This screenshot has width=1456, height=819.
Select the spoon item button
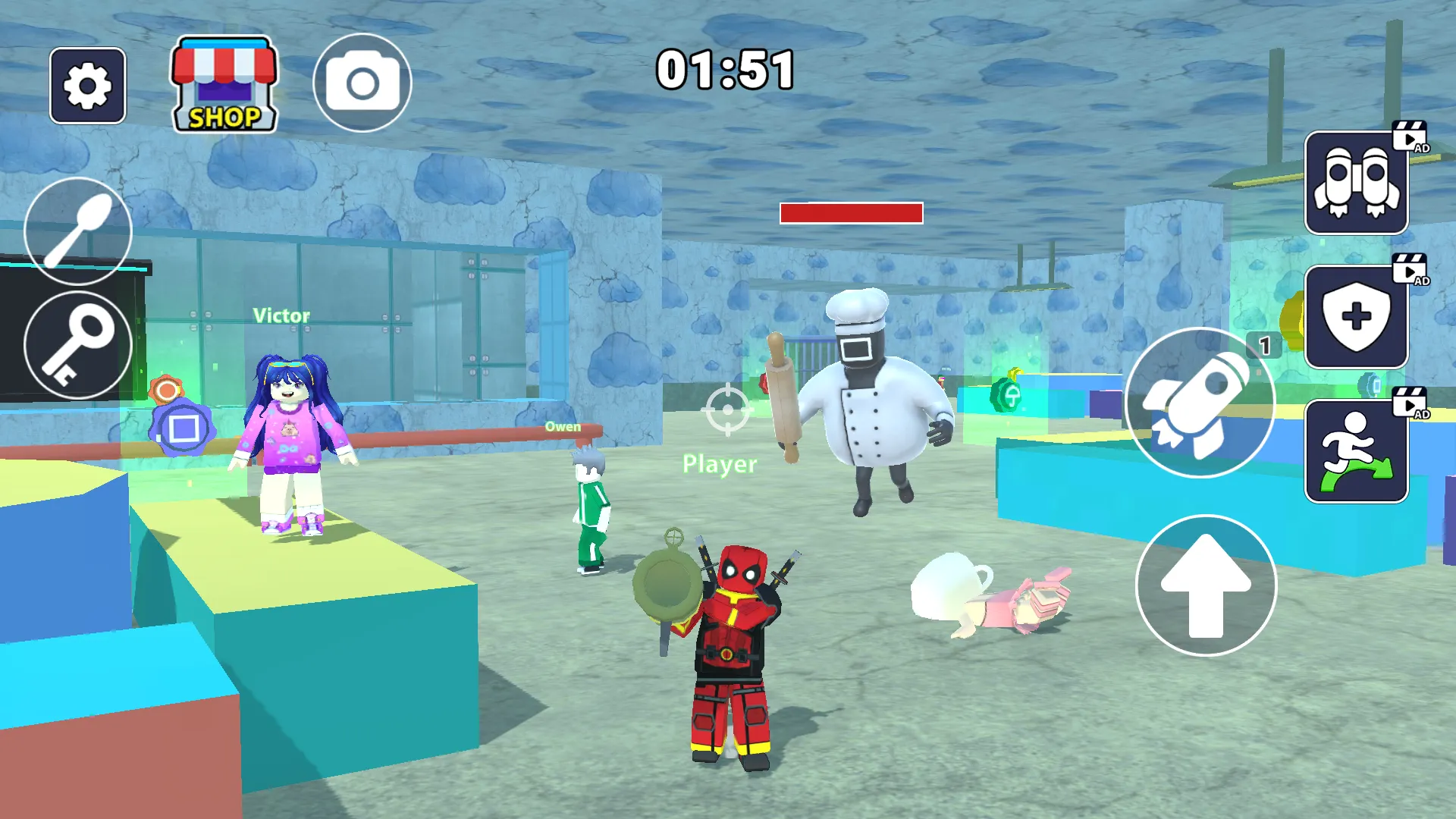[78, 231]
